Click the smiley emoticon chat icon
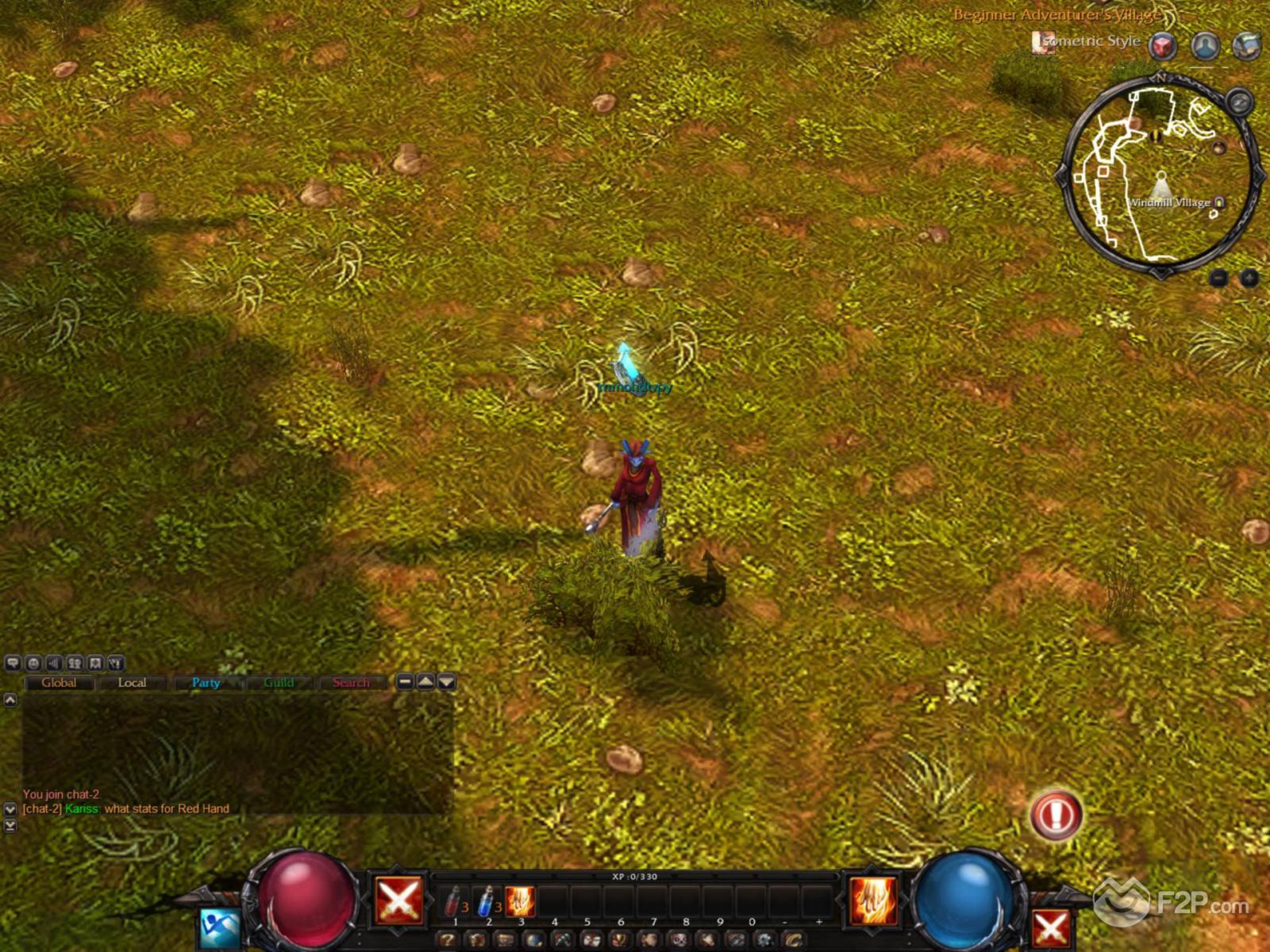This screenshot has width=1270, height=952. [33, 663]
